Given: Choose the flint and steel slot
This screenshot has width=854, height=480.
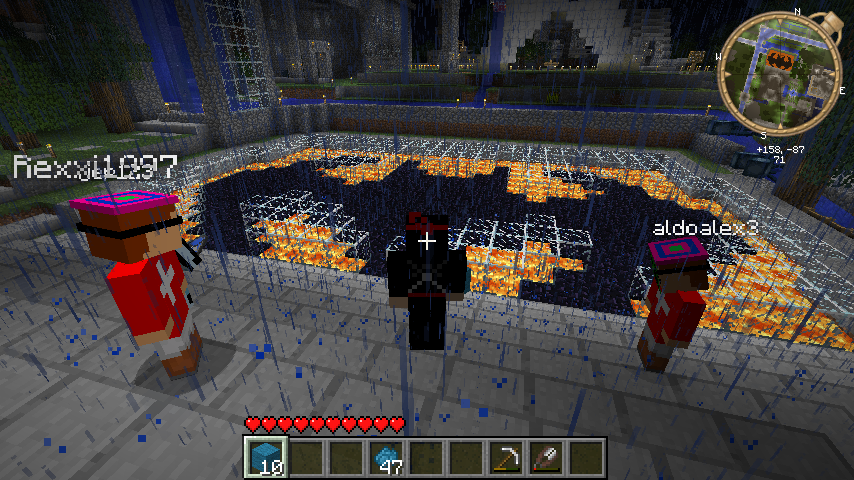Looking at the screenshot, I should point(546,457).
